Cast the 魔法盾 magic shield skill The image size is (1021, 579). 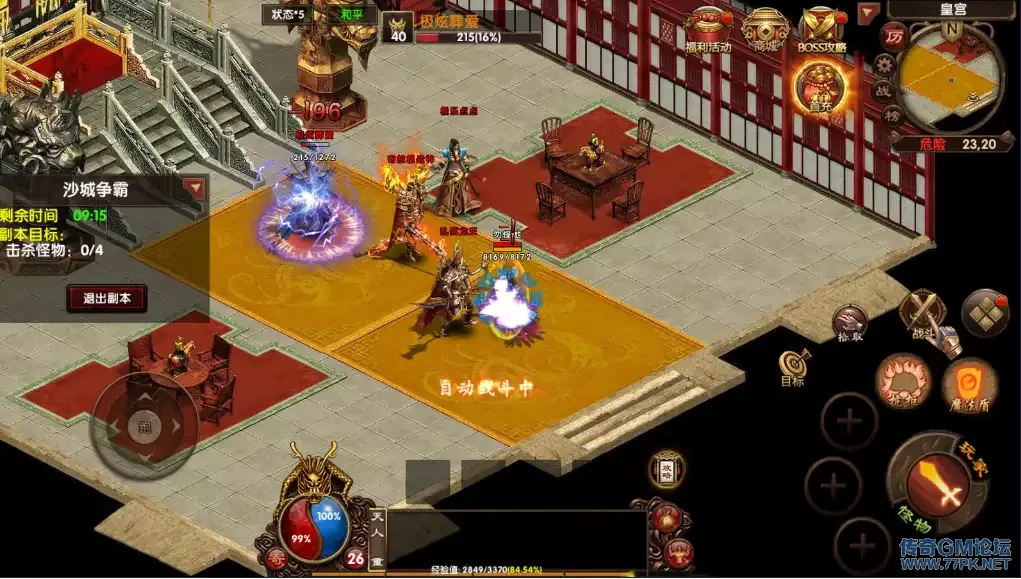click(969, 384)
